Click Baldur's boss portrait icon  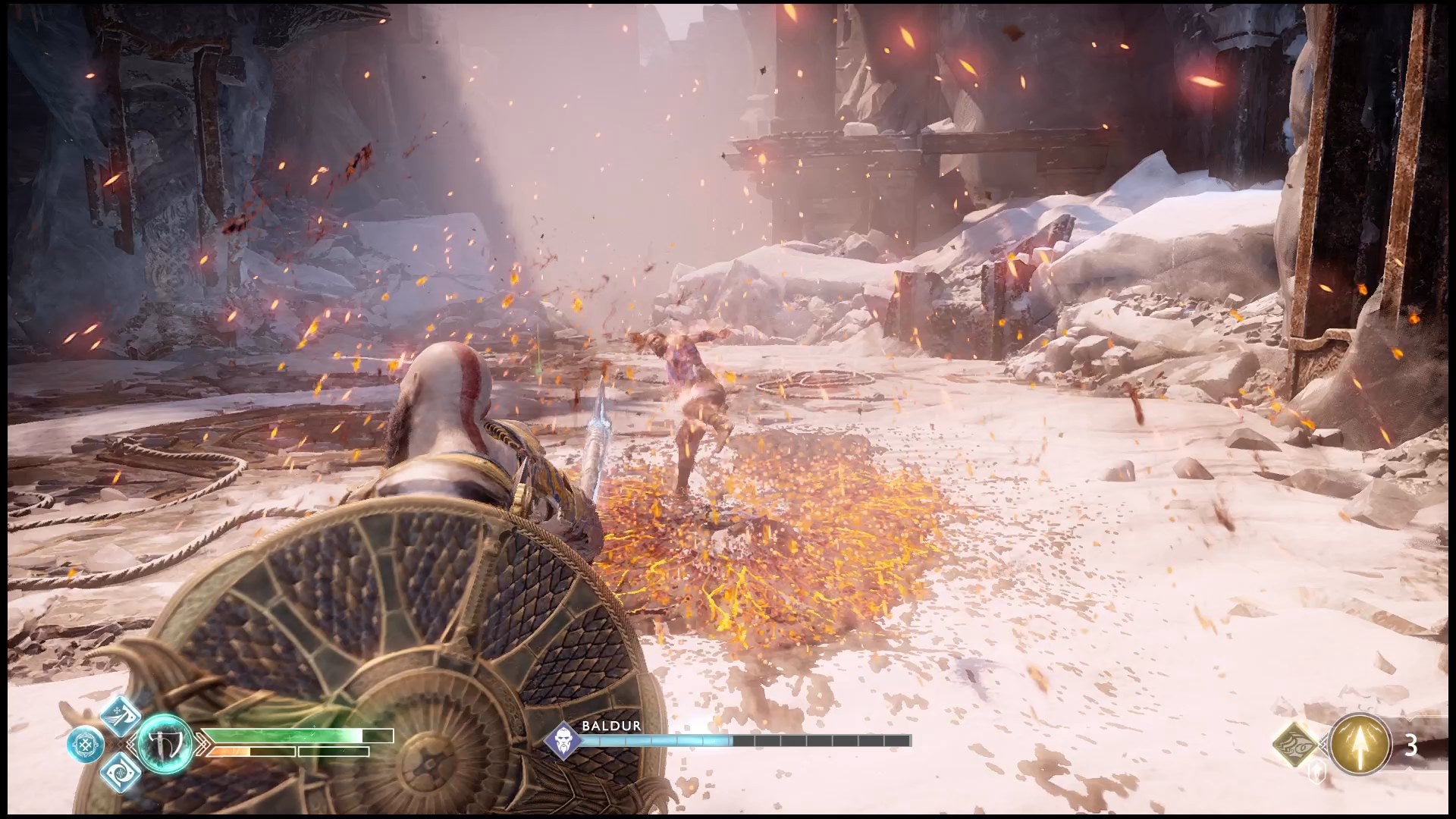(563, 740)
